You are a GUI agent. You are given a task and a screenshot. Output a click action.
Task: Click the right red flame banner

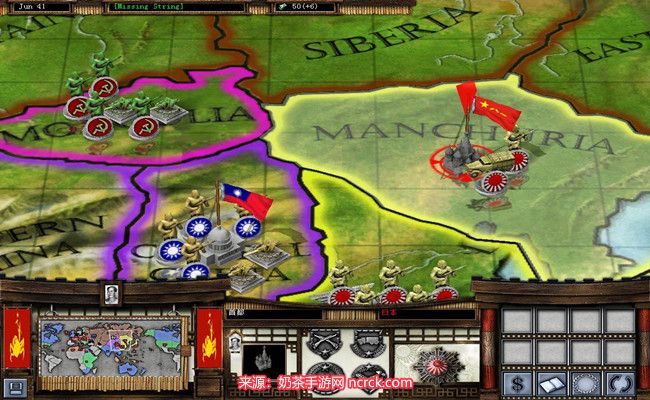coord(209,338)
